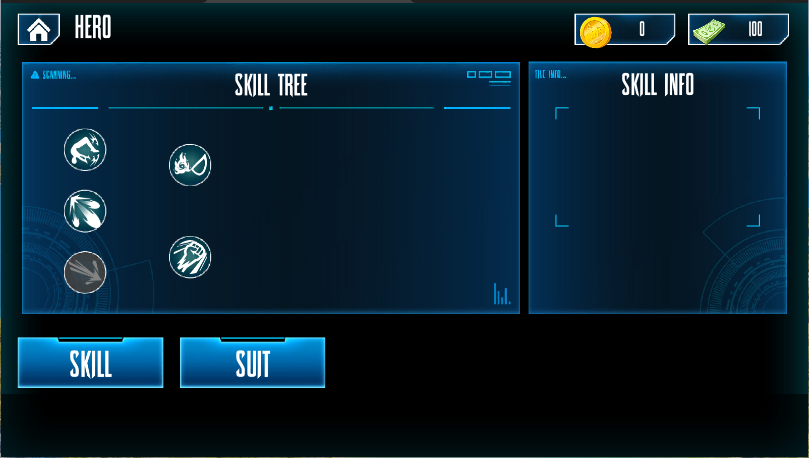Screen dimensions: 809x458
Task: Open the SKILL tab
Action: pos(90,363)
